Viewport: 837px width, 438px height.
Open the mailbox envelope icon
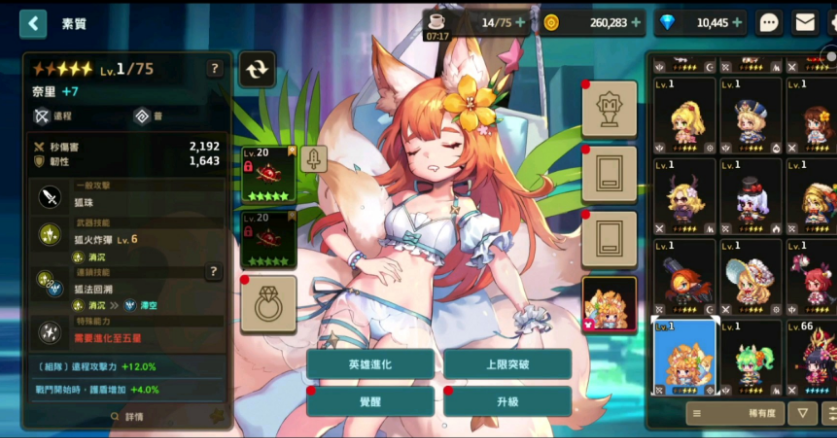click(x=805, y=22)
